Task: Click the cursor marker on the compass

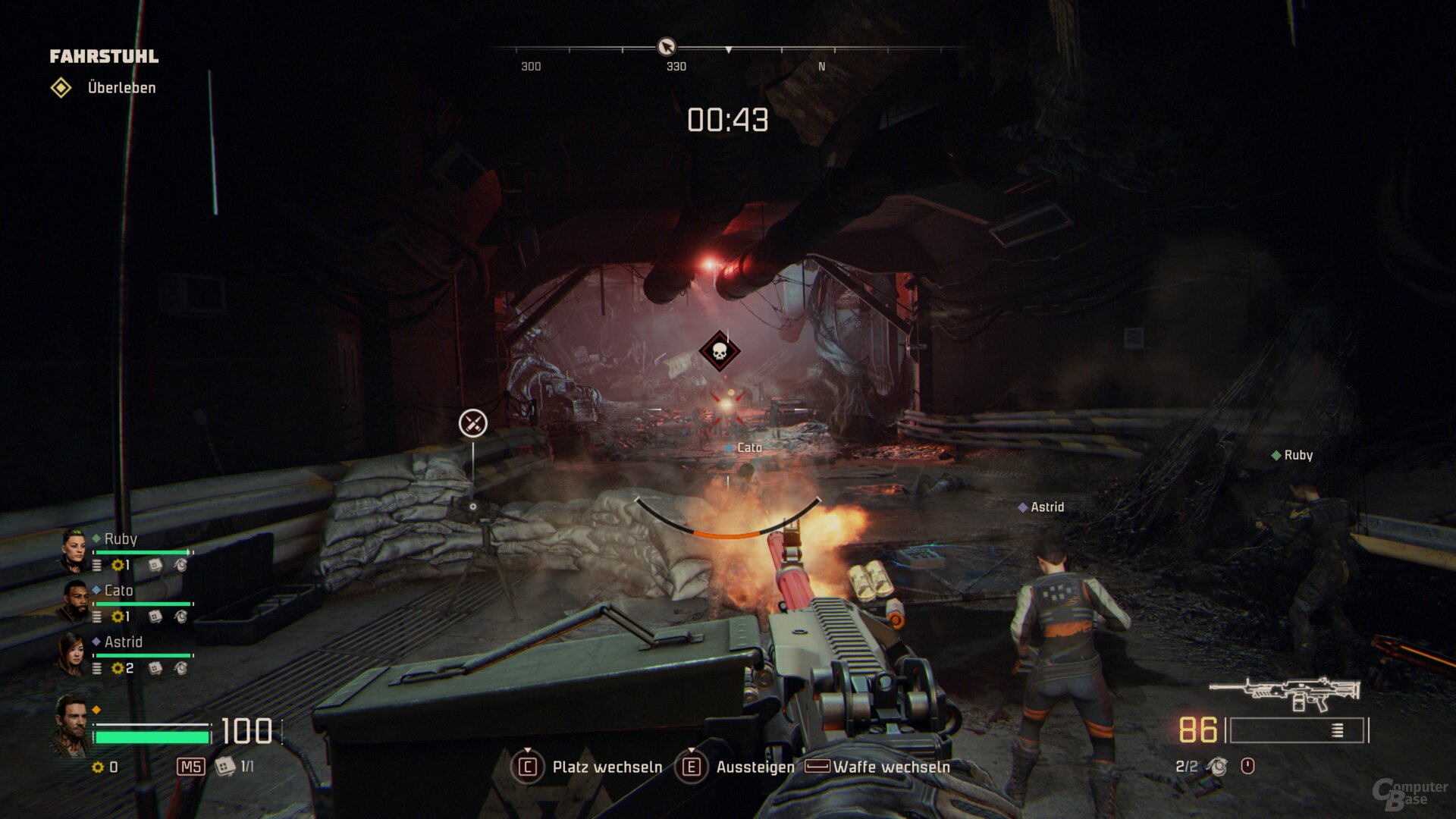Action: (x=666, y=47)
